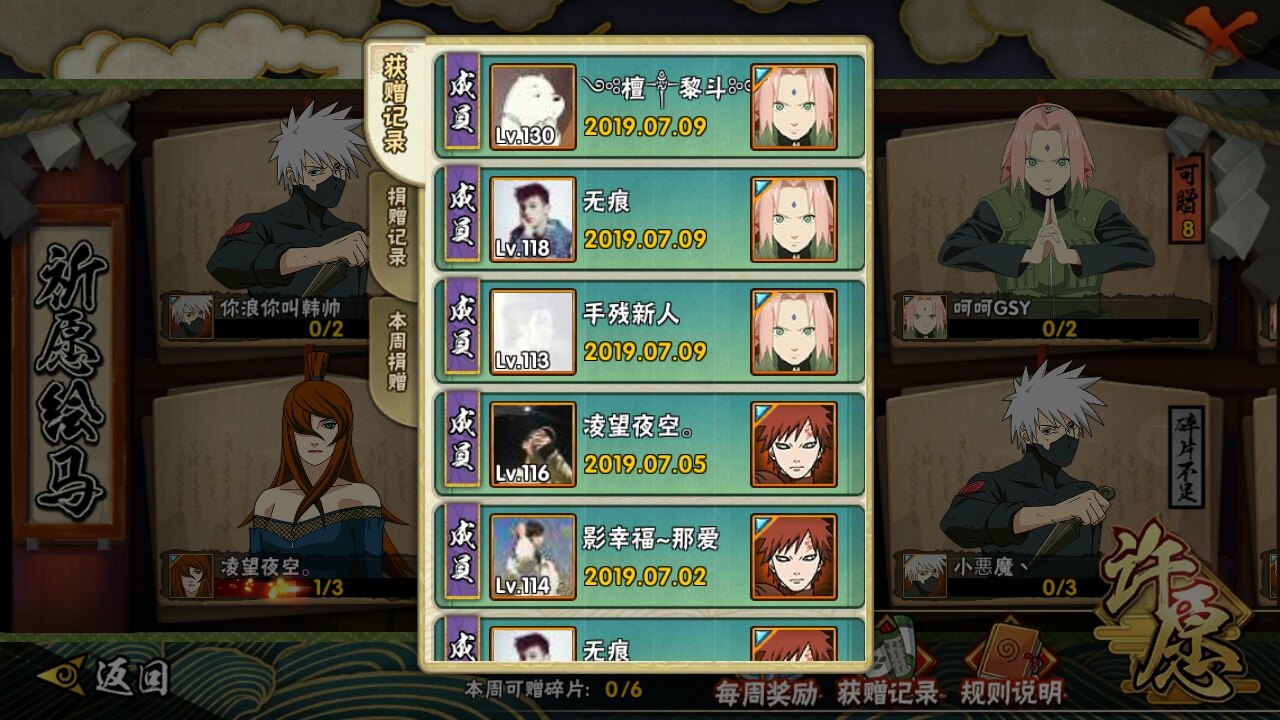Select 小恶魔's Kakashi wish plaque

click(1050, 480)
